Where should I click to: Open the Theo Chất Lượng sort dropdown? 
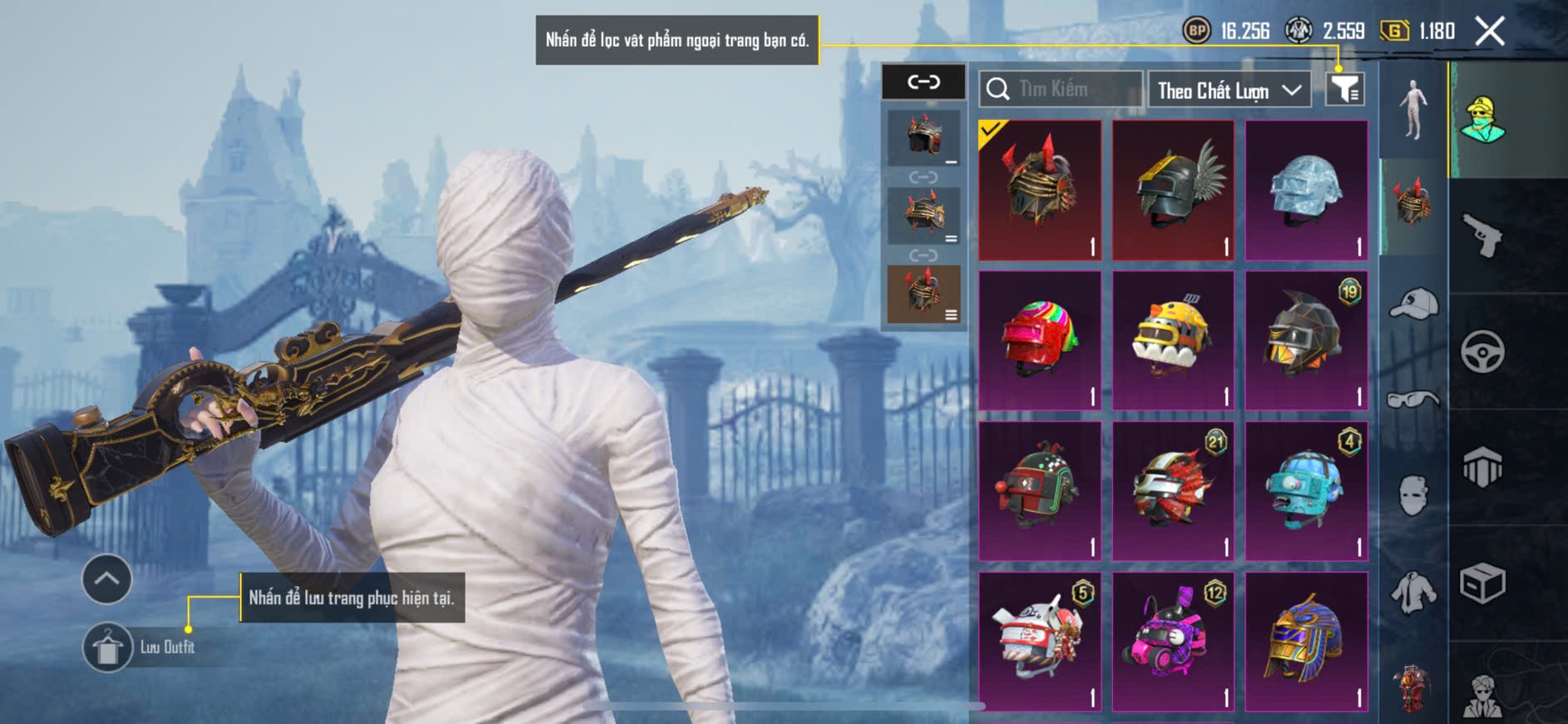coord(1228,90)
